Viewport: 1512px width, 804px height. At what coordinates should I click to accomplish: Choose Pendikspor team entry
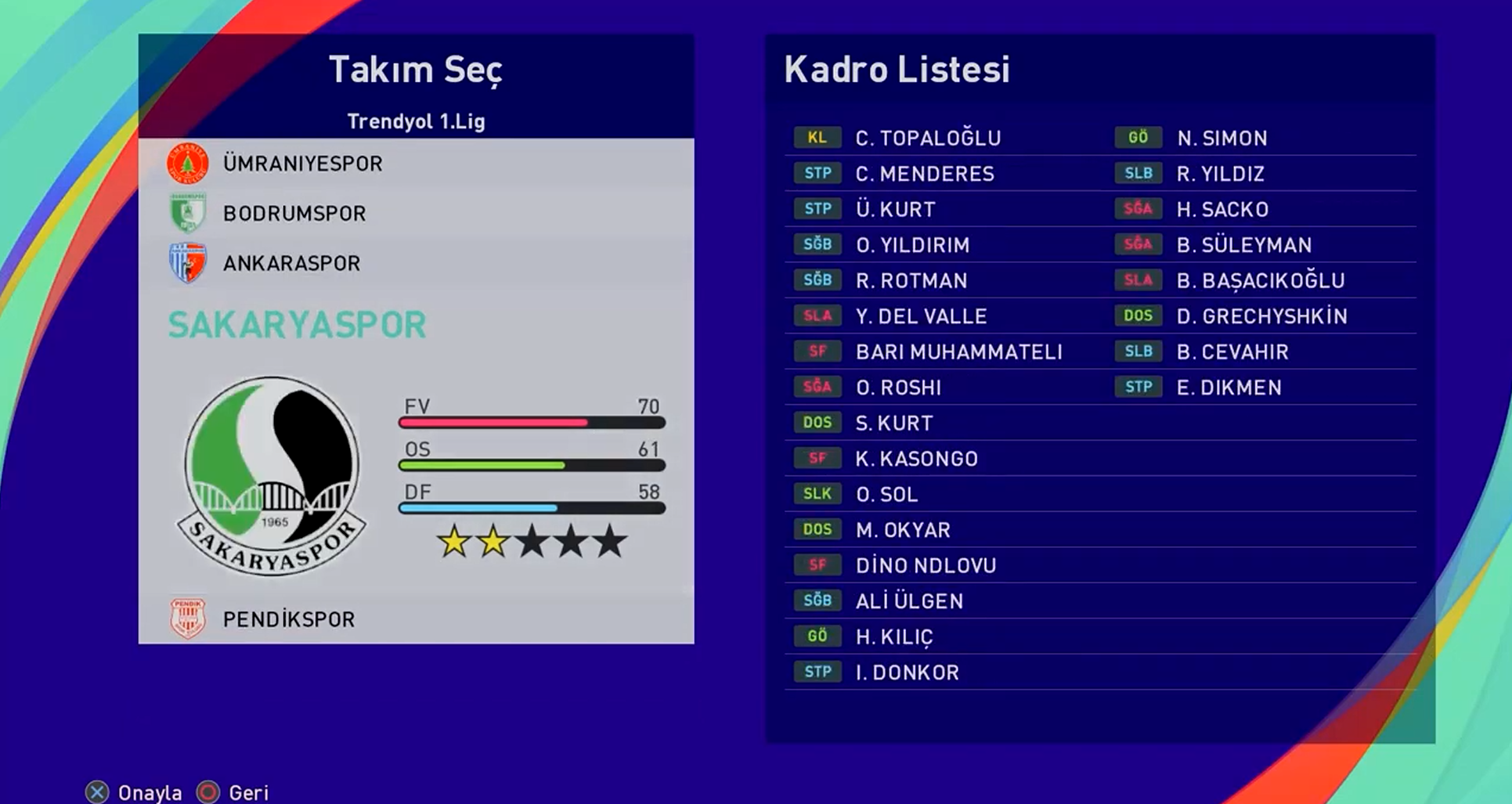click(x=288, y=619)
